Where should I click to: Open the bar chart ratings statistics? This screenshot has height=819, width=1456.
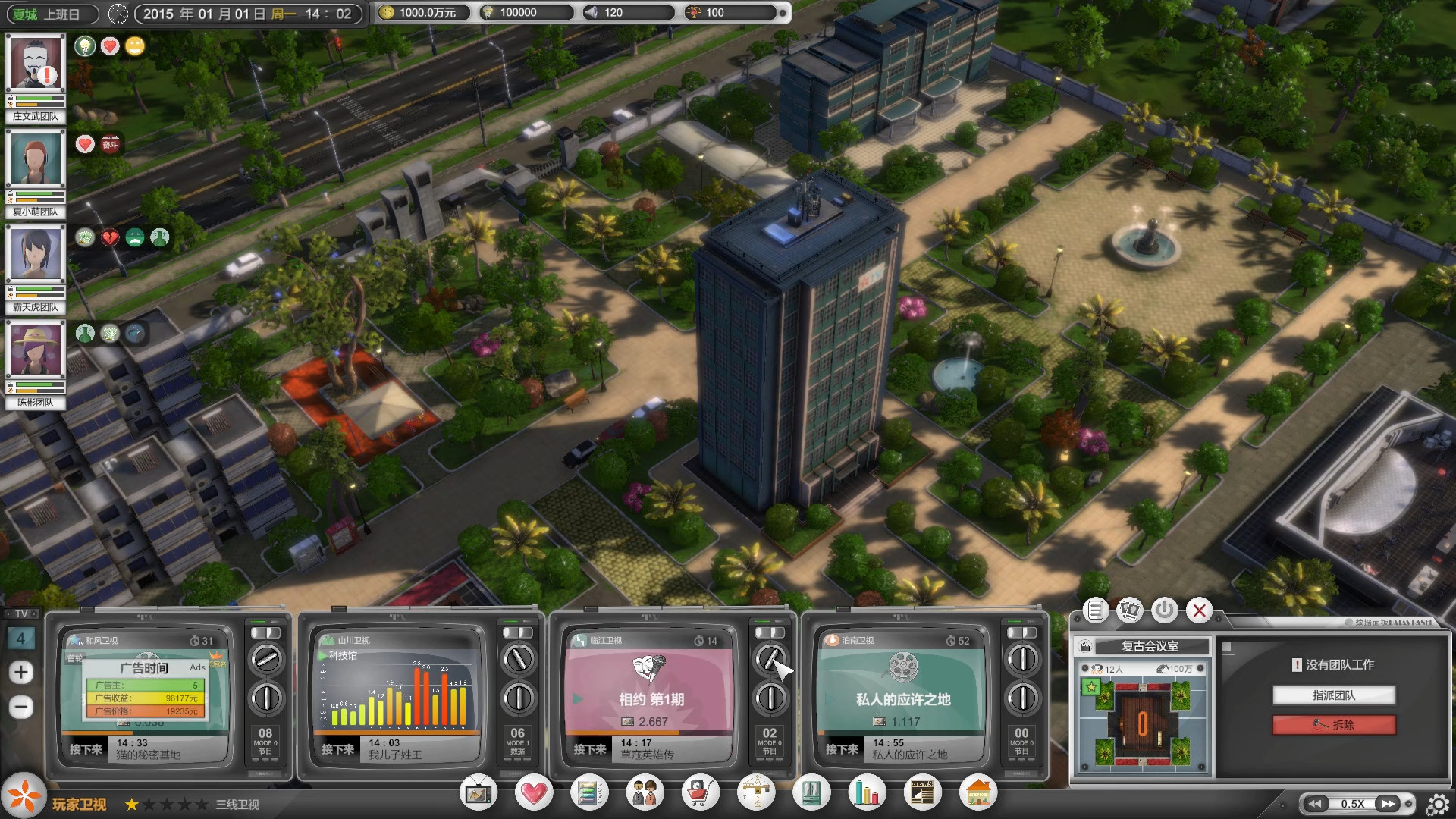click(867, 792)
